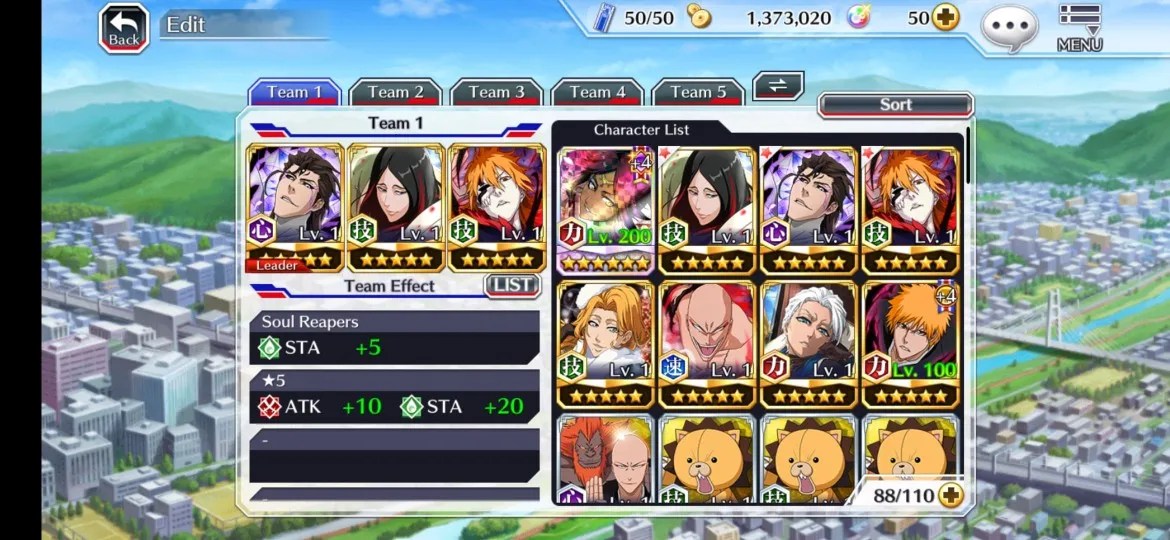Switch to the Team 2 tab
The height and width of the screenshot is (540, 1170).
click(x=395, y=92)
